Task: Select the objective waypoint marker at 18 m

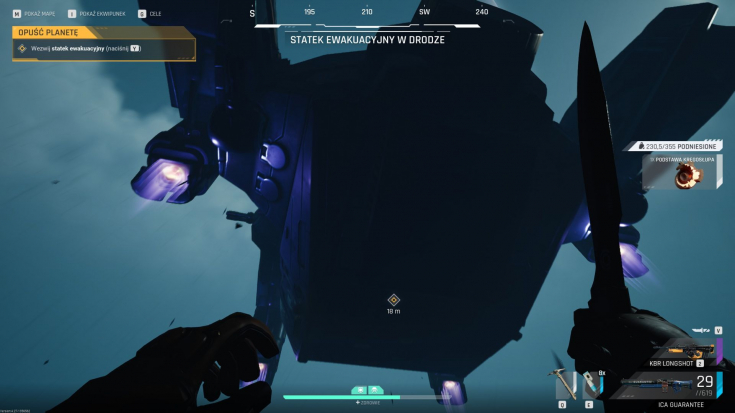Action: [393, 299]
